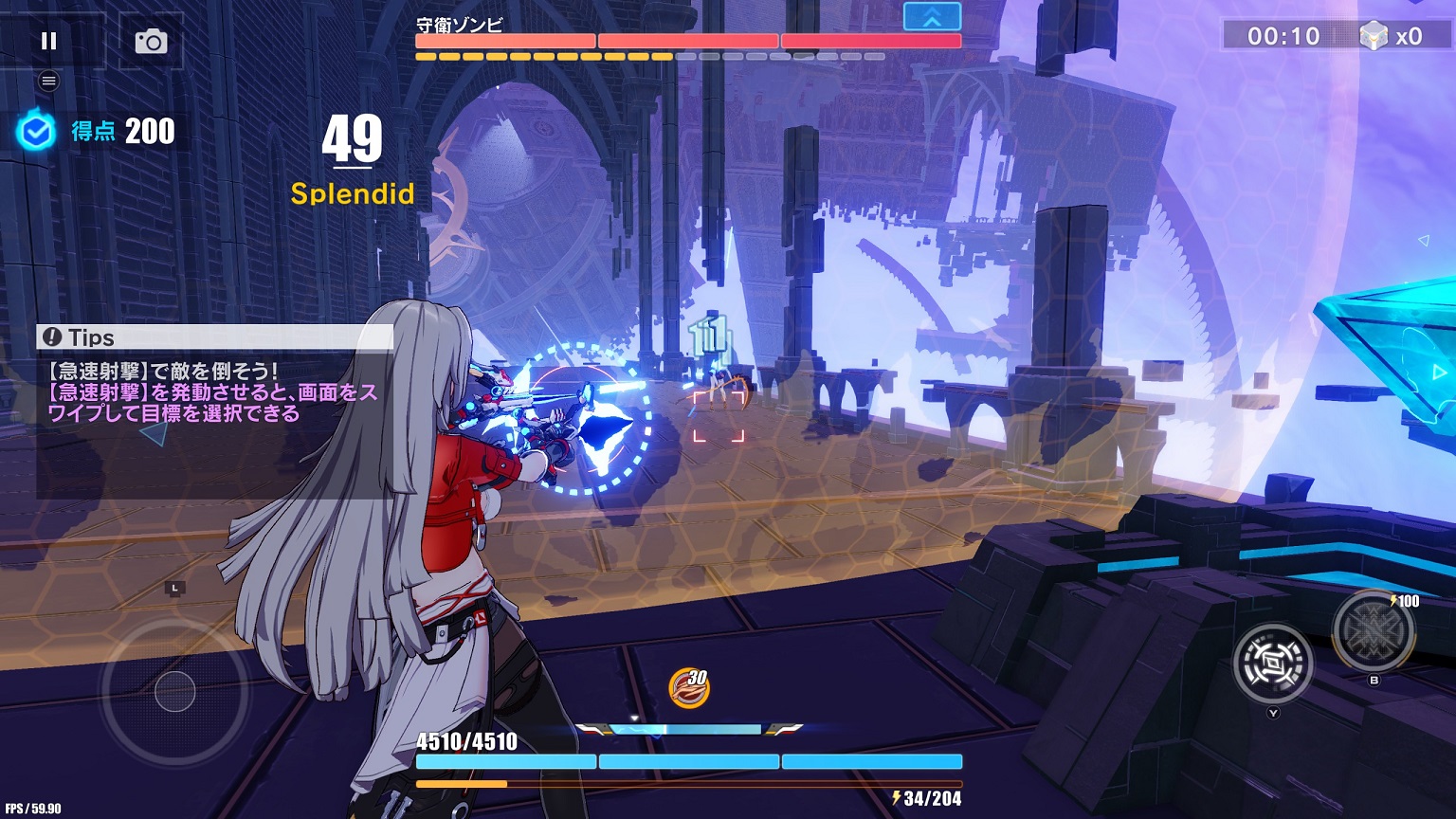Tap the blue checkmark objective tracker icon
This screenshot has width=1456, height=819.
(36, 132)
